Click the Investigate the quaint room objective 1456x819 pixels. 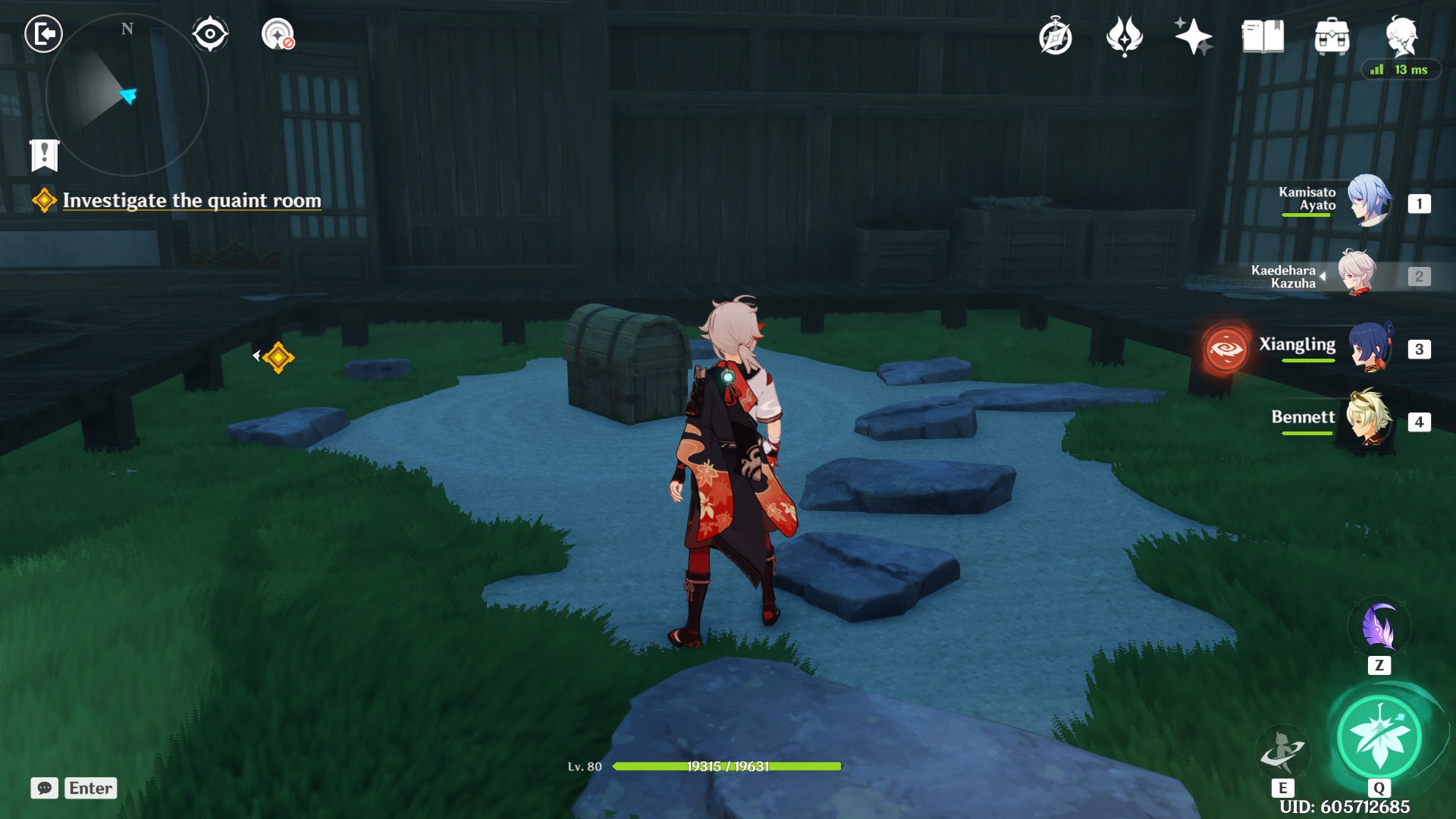click(x=193, y=201)
